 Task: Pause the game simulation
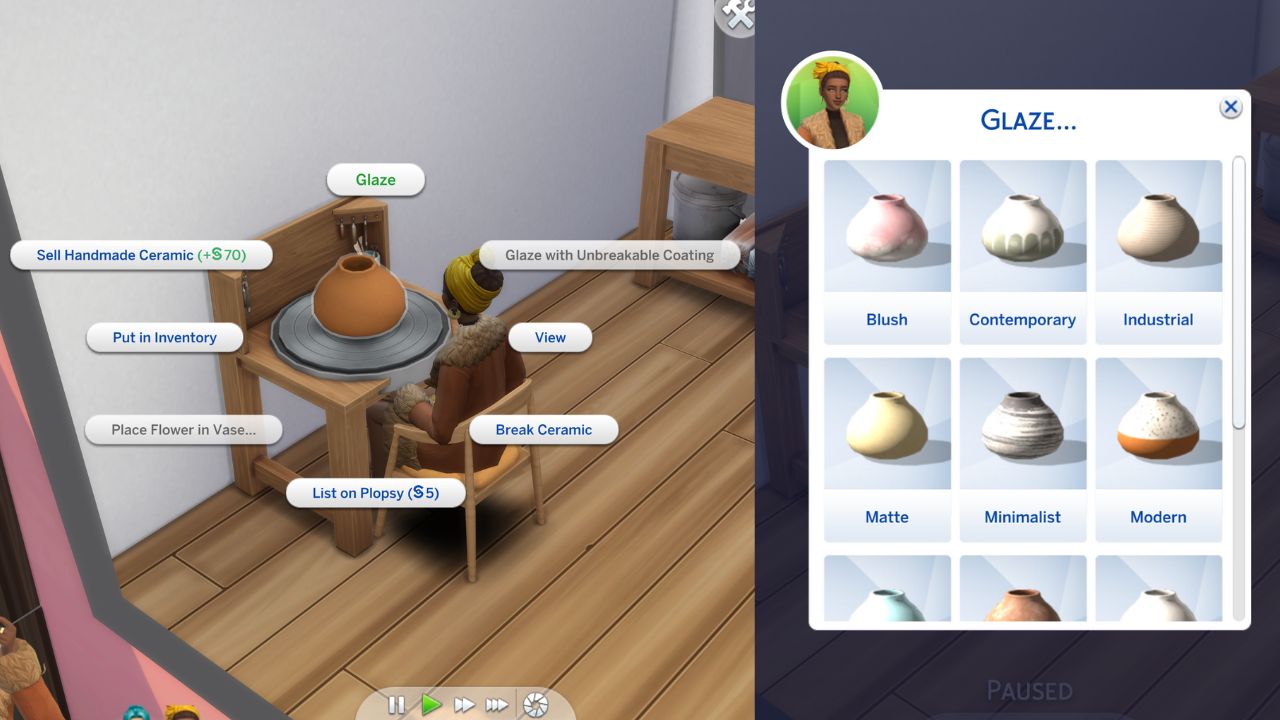[396, 704]
